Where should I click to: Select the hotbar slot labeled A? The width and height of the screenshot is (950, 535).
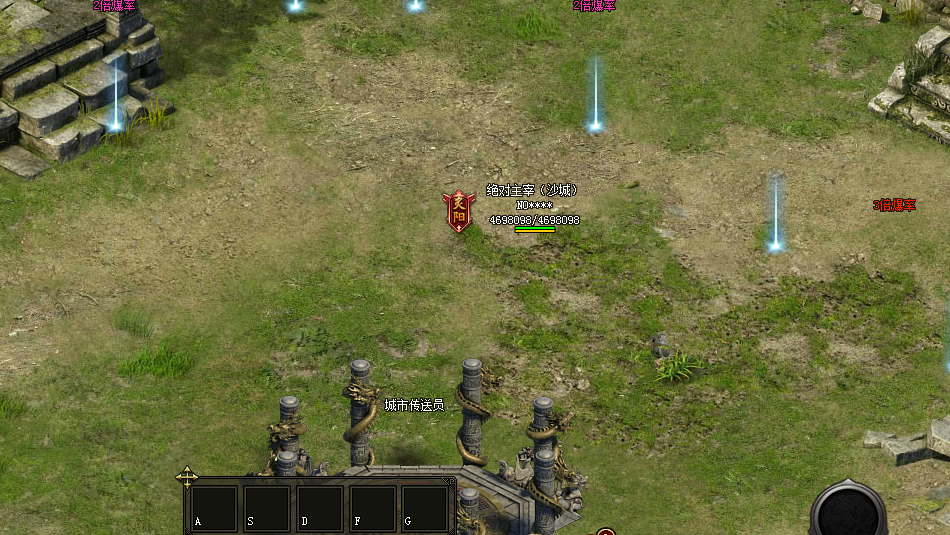coord(215,508)
